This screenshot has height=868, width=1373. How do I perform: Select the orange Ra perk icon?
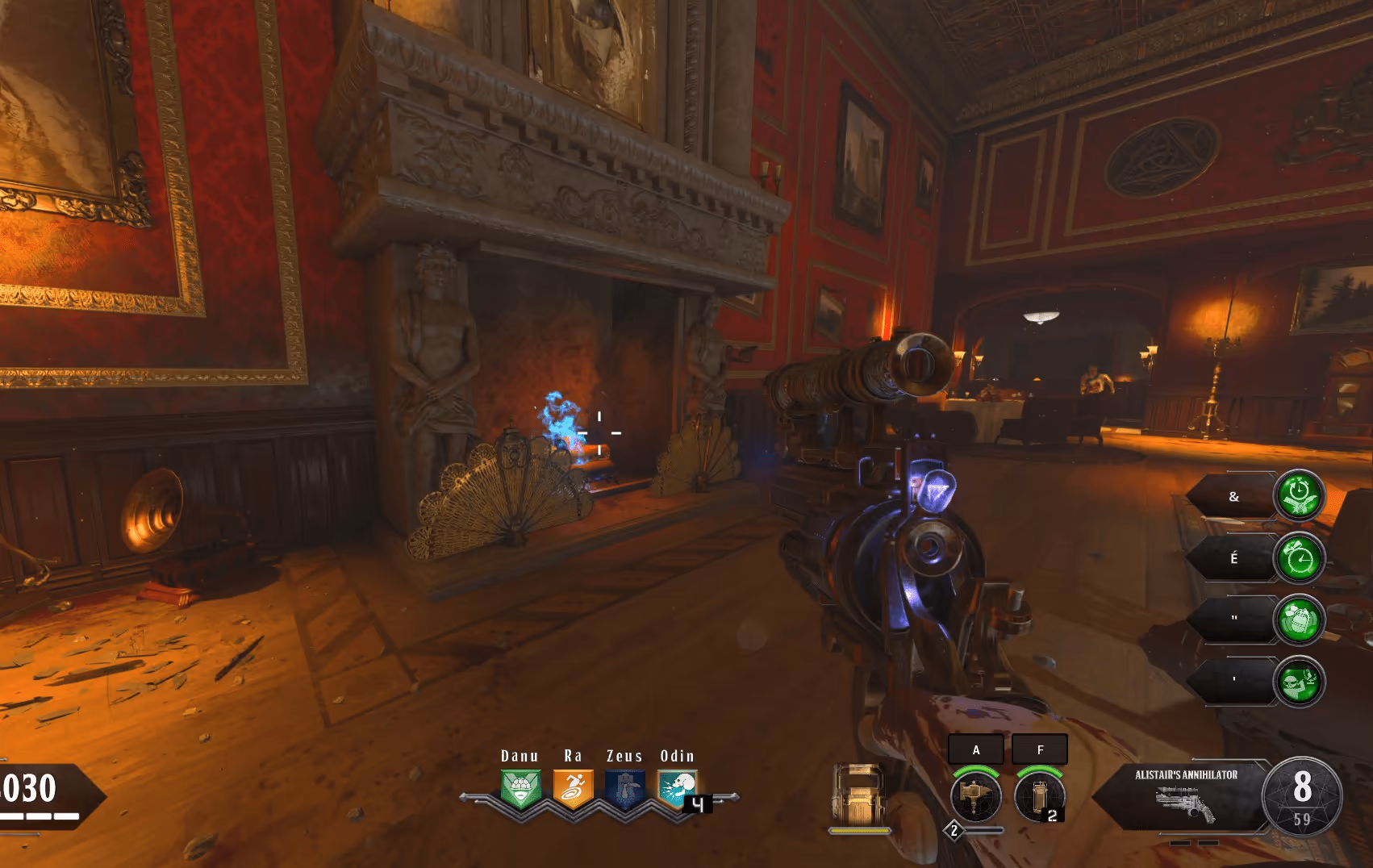(x=573, y=789)
